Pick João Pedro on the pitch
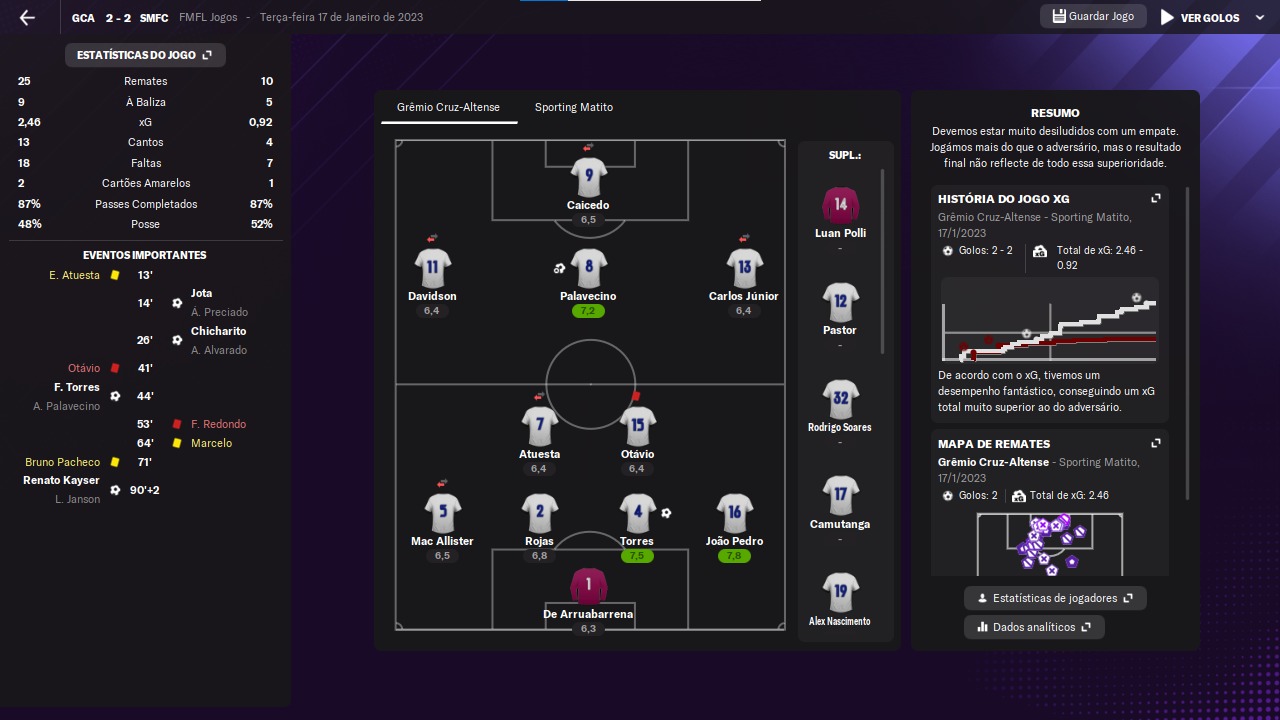 click(x=734, y=513)
